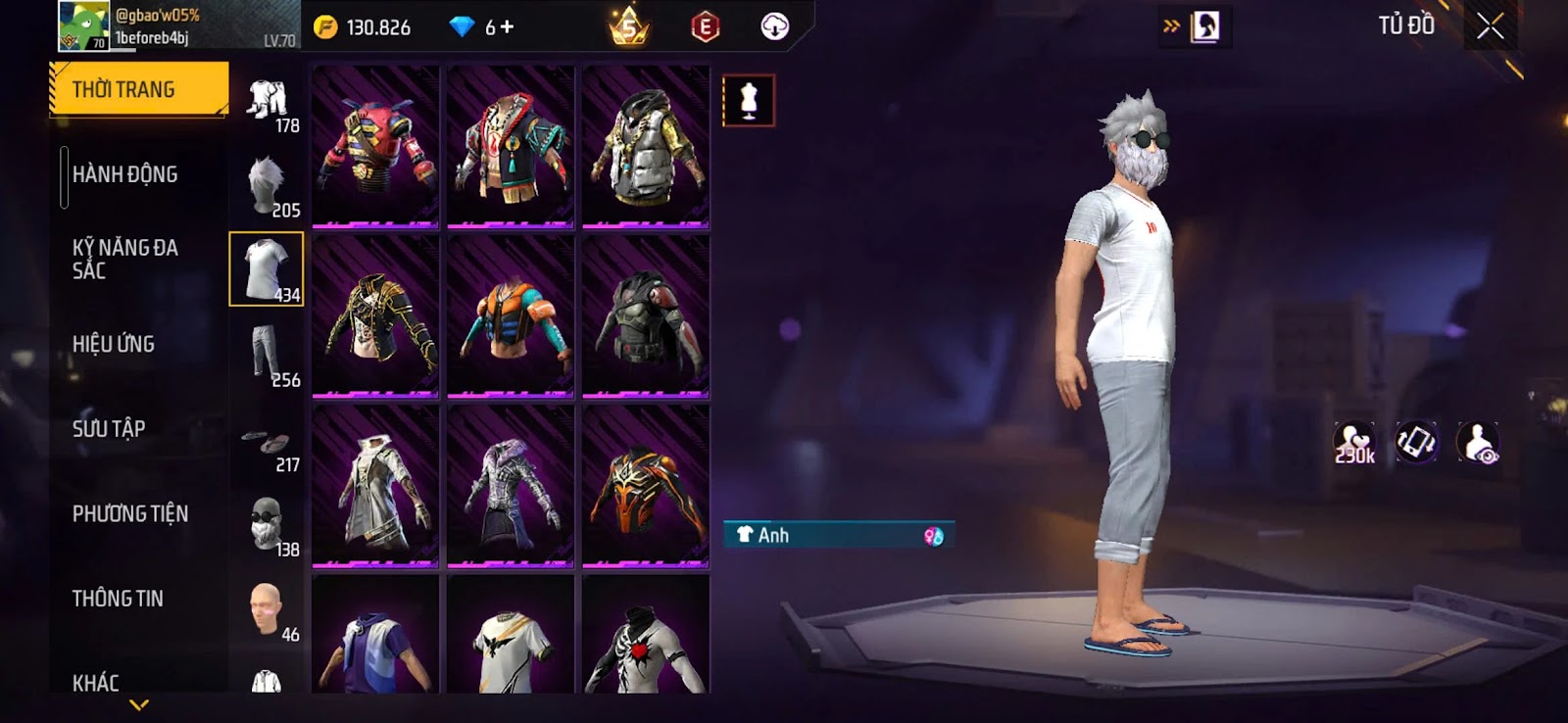
Task: Select the Thời Trang tab
Action: click(138, 89)
